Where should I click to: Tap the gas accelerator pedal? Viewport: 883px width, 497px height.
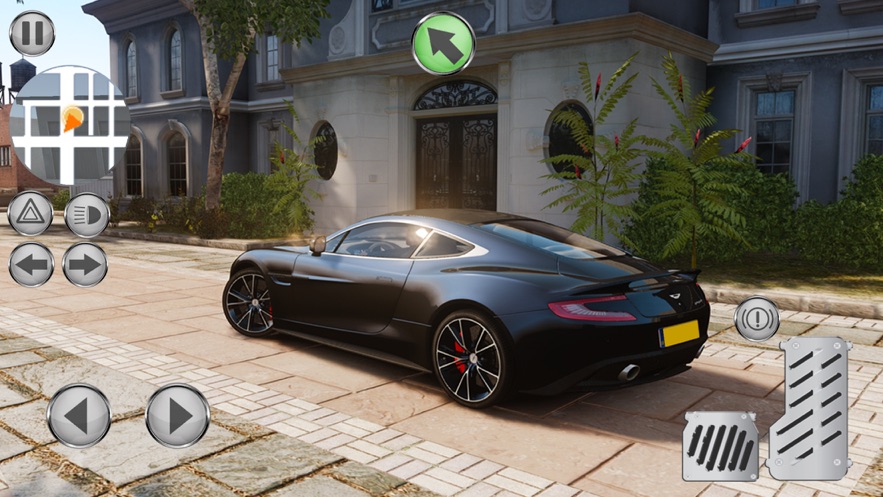click(808, 407)
